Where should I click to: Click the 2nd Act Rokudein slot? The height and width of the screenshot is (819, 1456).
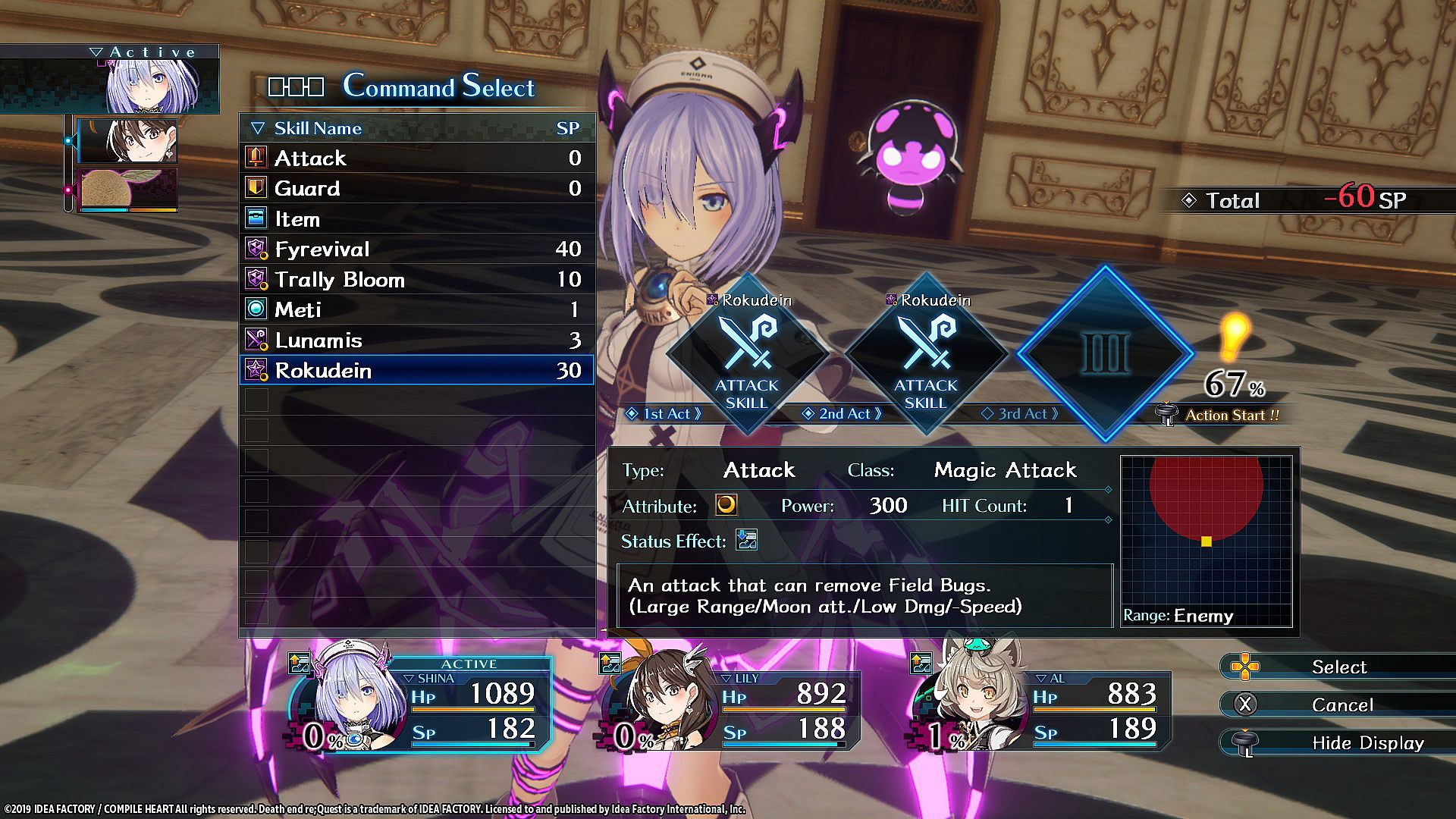click(926, 354)
